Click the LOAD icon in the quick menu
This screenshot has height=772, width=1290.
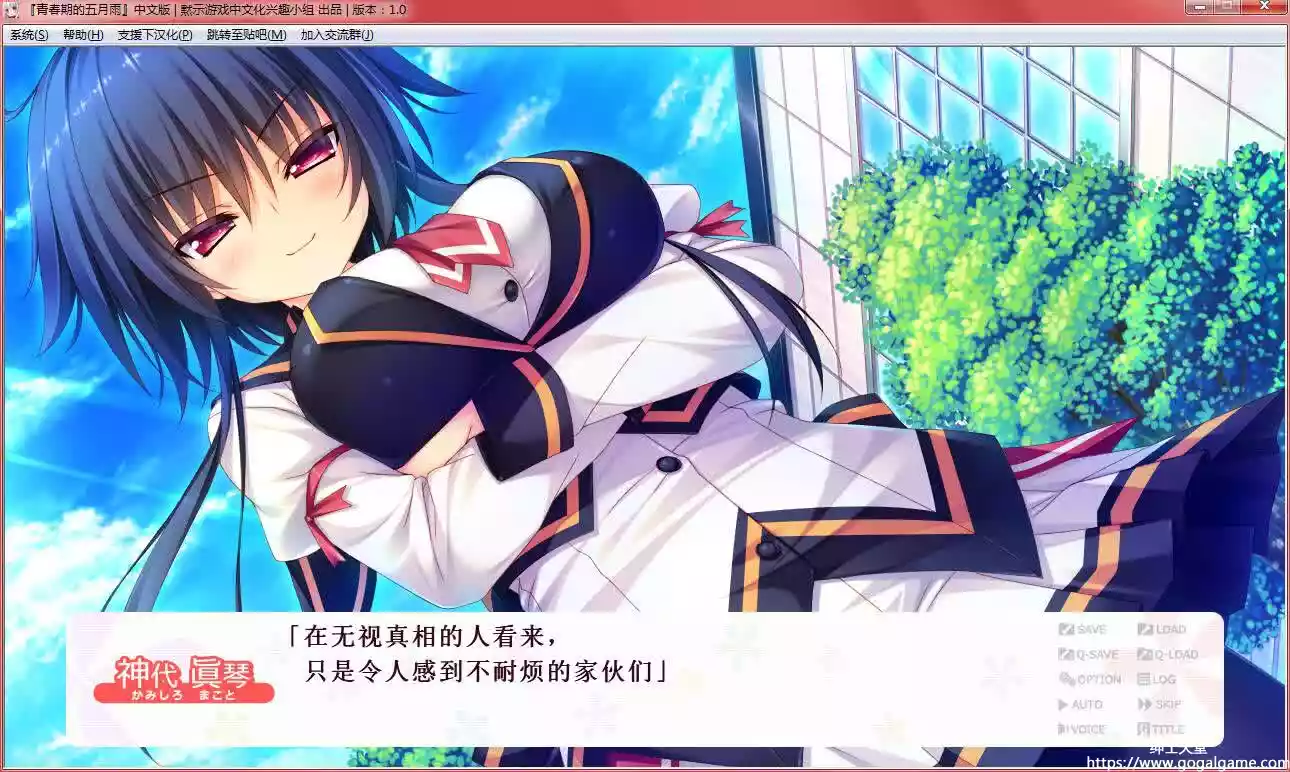point(1165,629)
